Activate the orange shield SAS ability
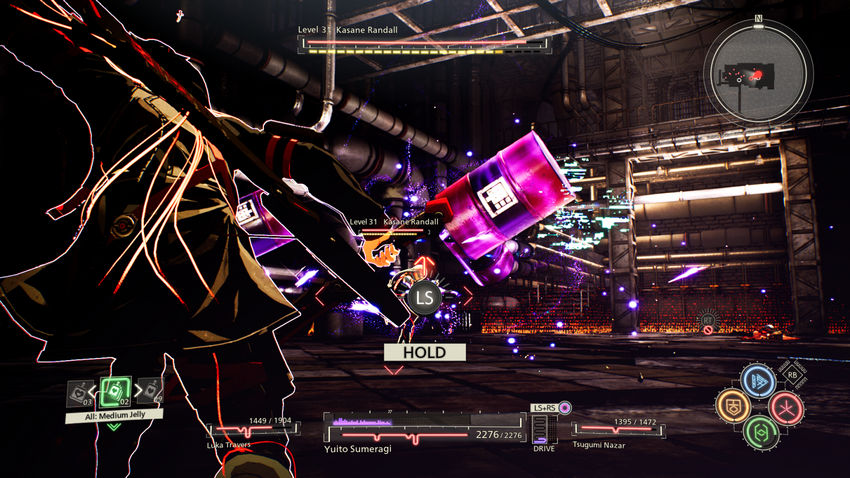 pos(732,406)
